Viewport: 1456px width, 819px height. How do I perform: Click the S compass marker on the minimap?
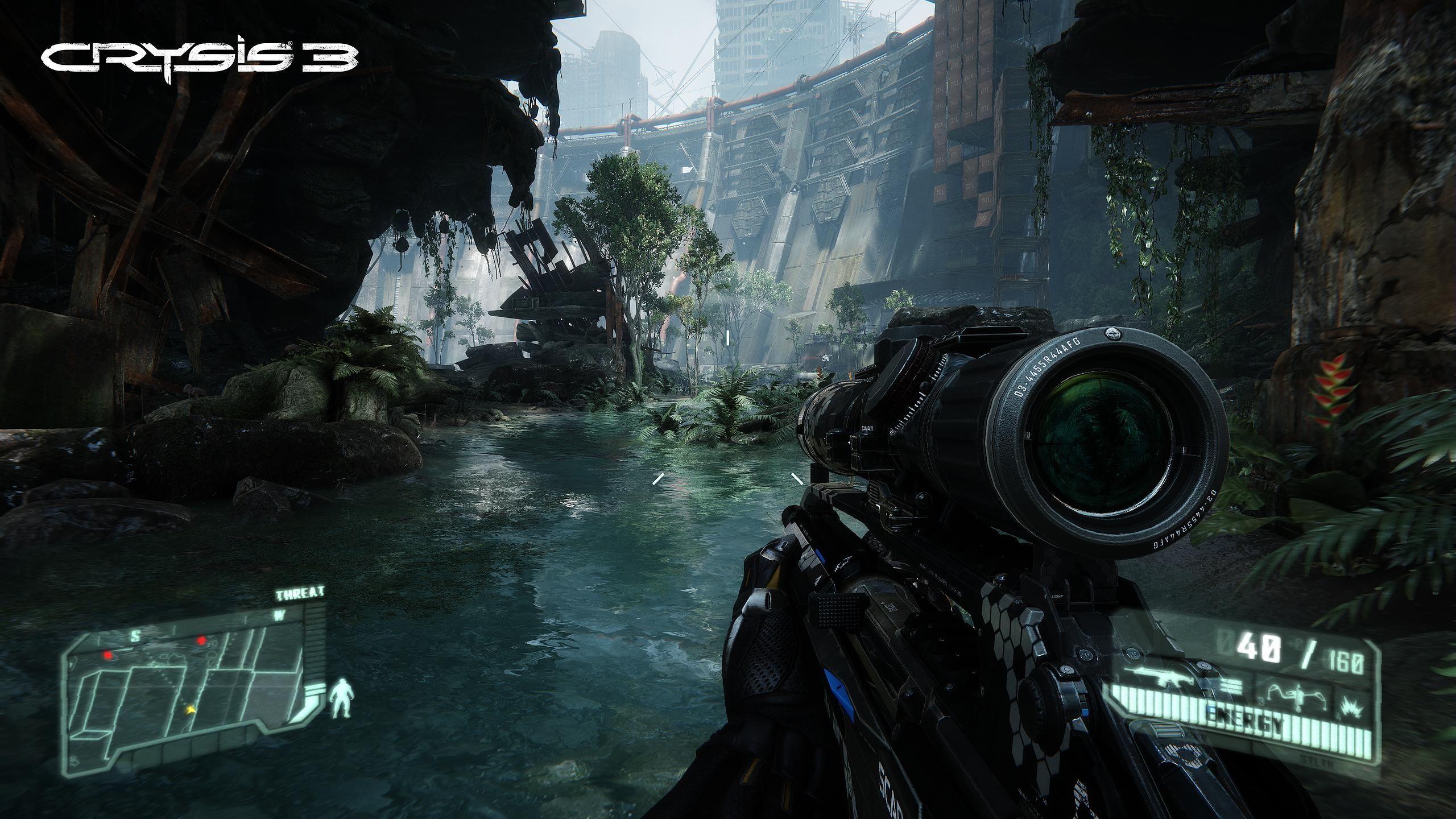[136, 636]
